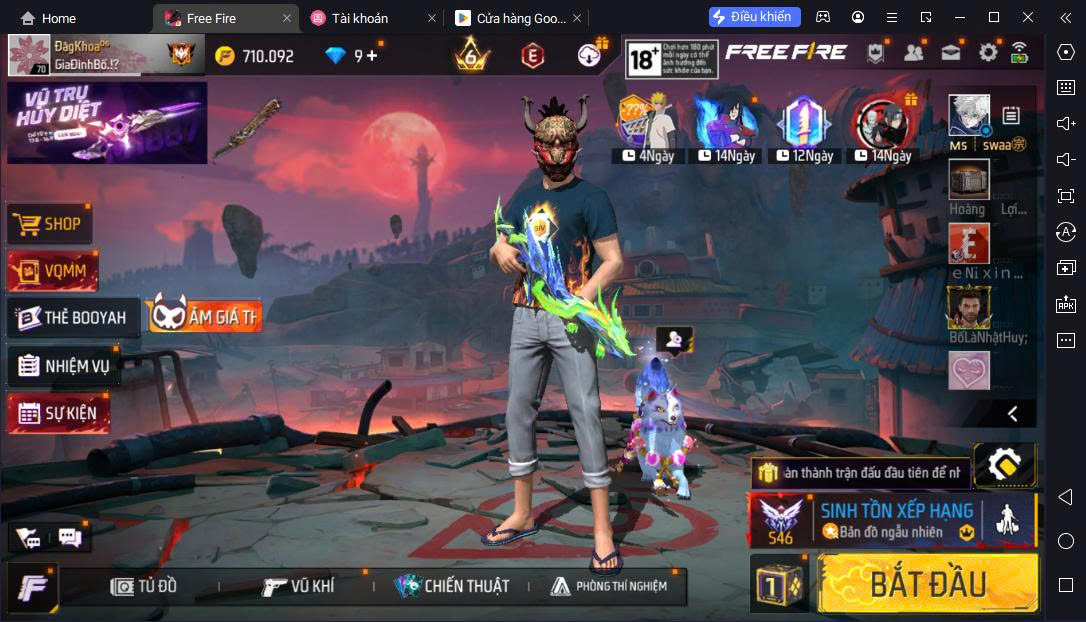
Task: Start the match with BẮT ĐẦU
Action: [928, 584]
